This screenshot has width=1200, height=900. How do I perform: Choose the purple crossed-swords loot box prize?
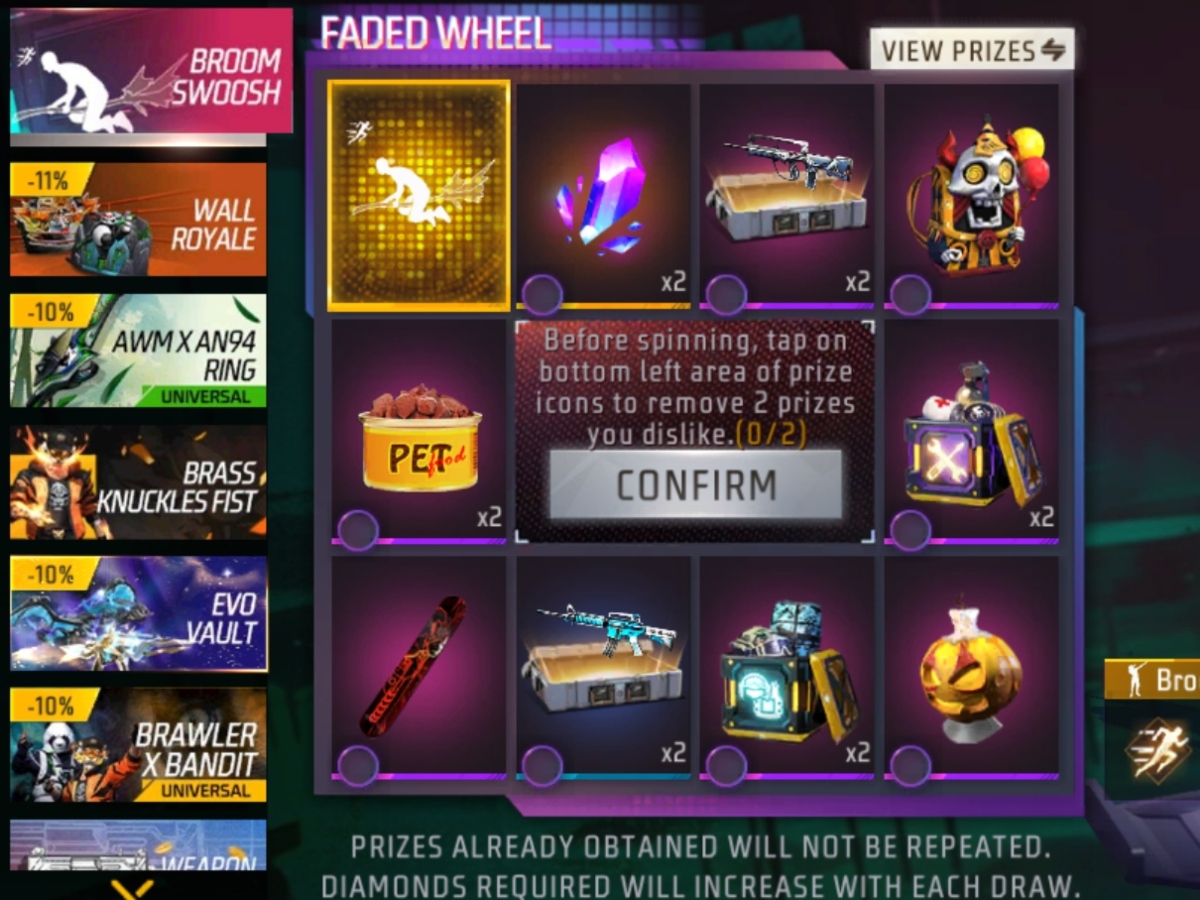972,432
